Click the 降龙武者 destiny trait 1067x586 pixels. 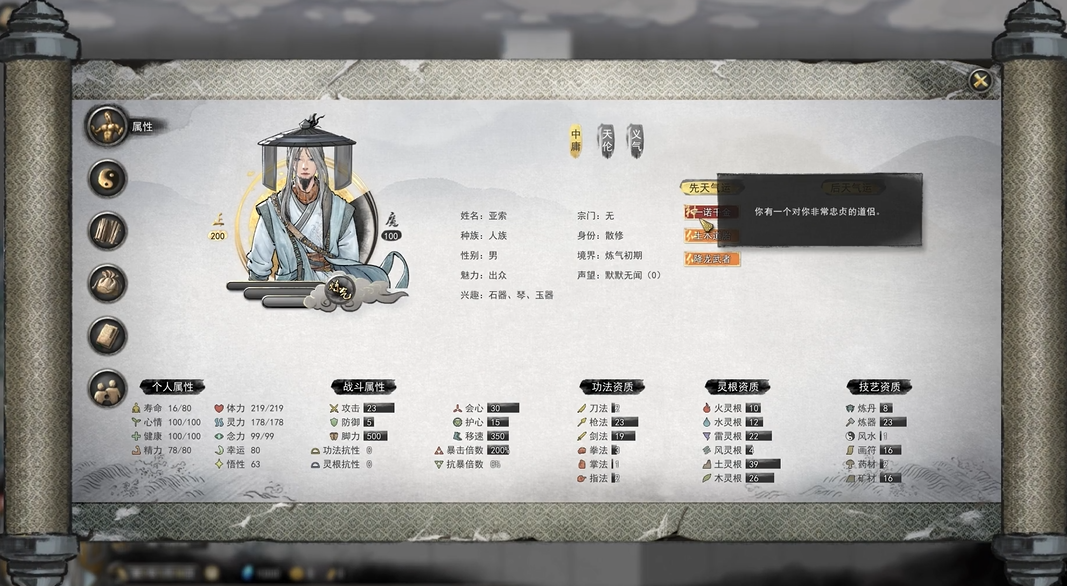coord(712,259)
